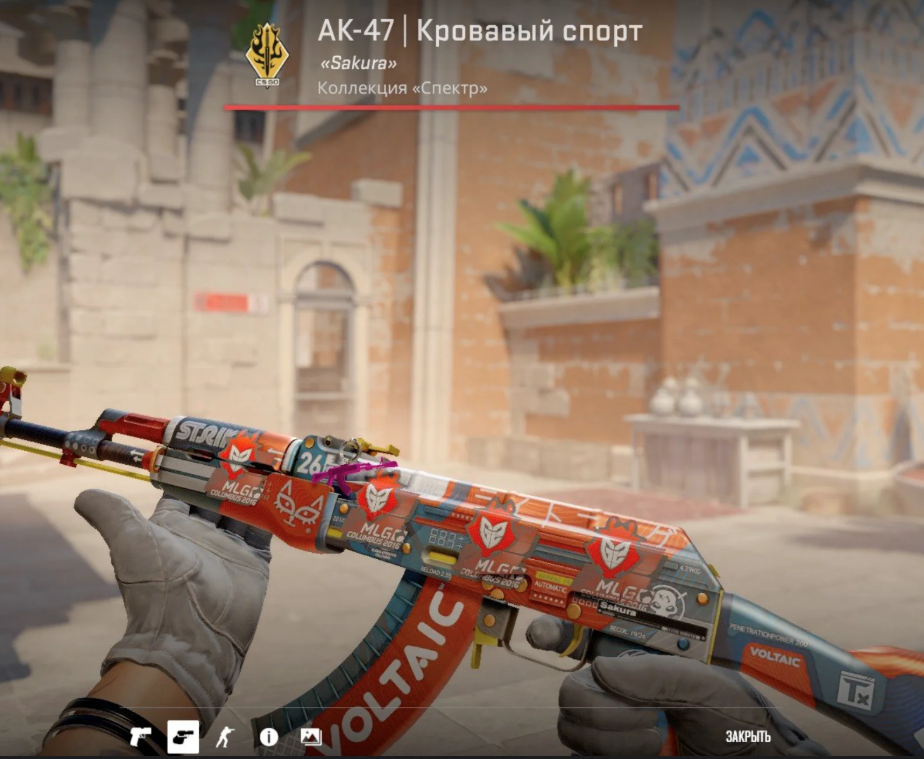Viewport: 924px width, 759px height.
Task: Show the weapon on the character model
Action: (x=225, y=737)
